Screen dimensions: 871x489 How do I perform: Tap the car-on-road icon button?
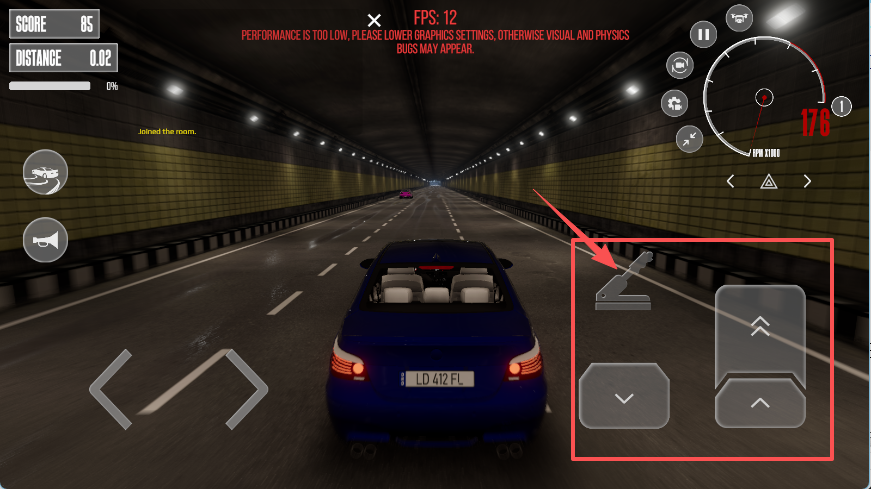(45, 173)
